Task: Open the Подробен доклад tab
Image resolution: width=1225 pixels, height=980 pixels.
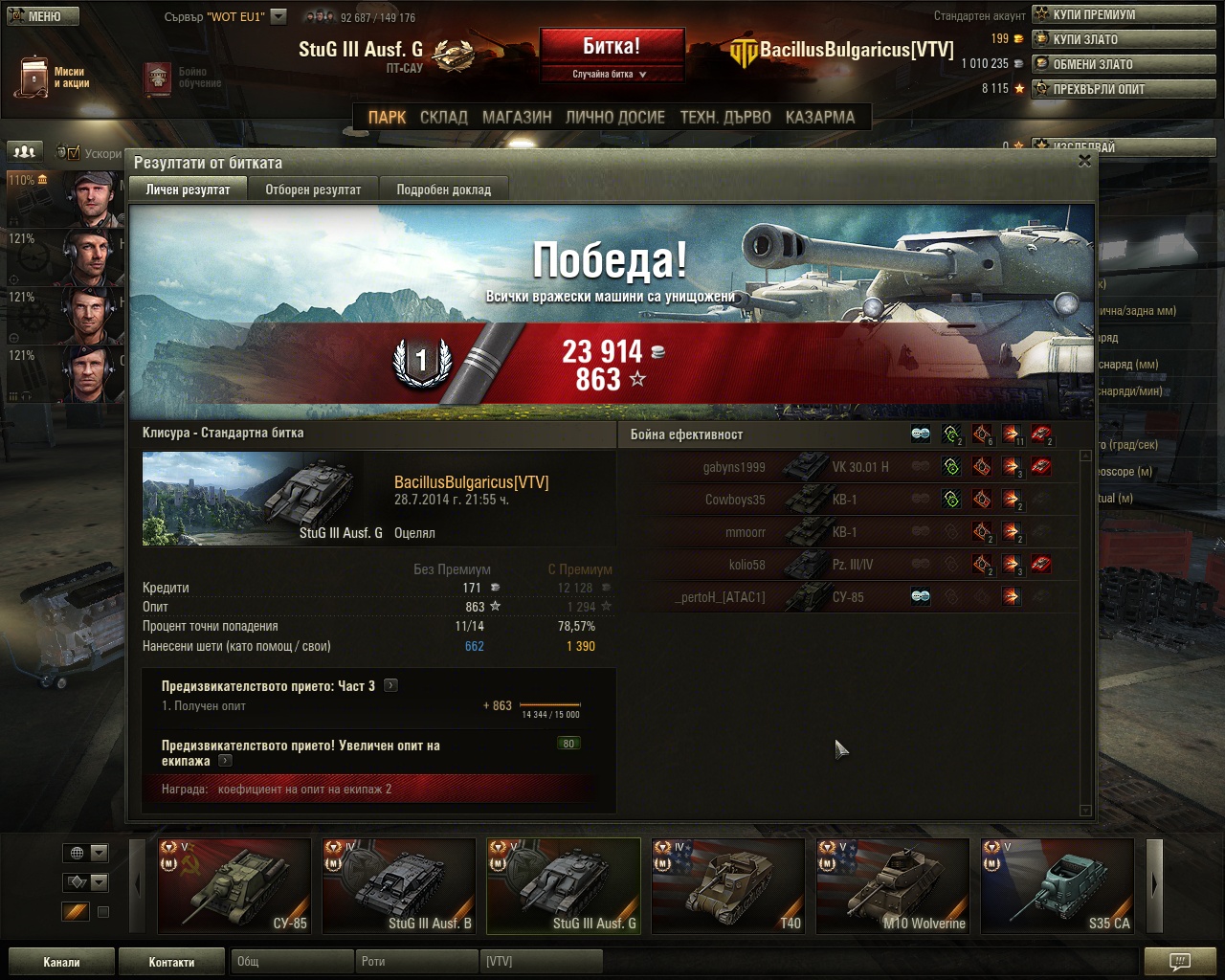Action: (443, 189)
